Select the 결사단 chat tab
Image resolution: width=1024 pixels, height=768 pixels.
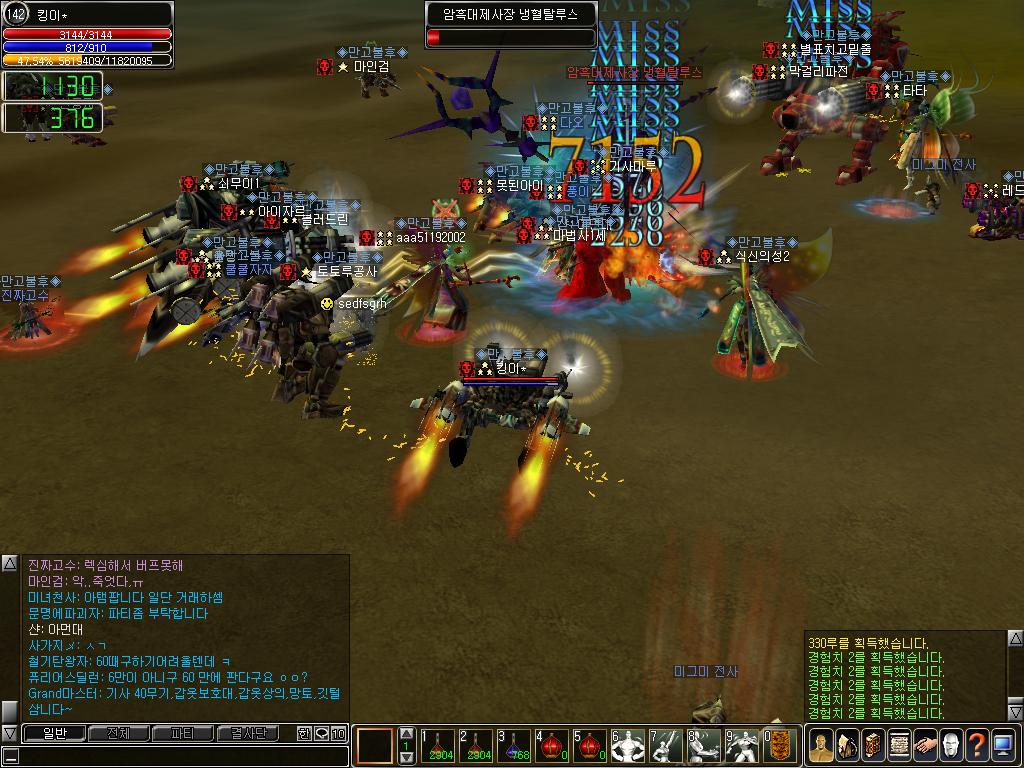point(248,733)
